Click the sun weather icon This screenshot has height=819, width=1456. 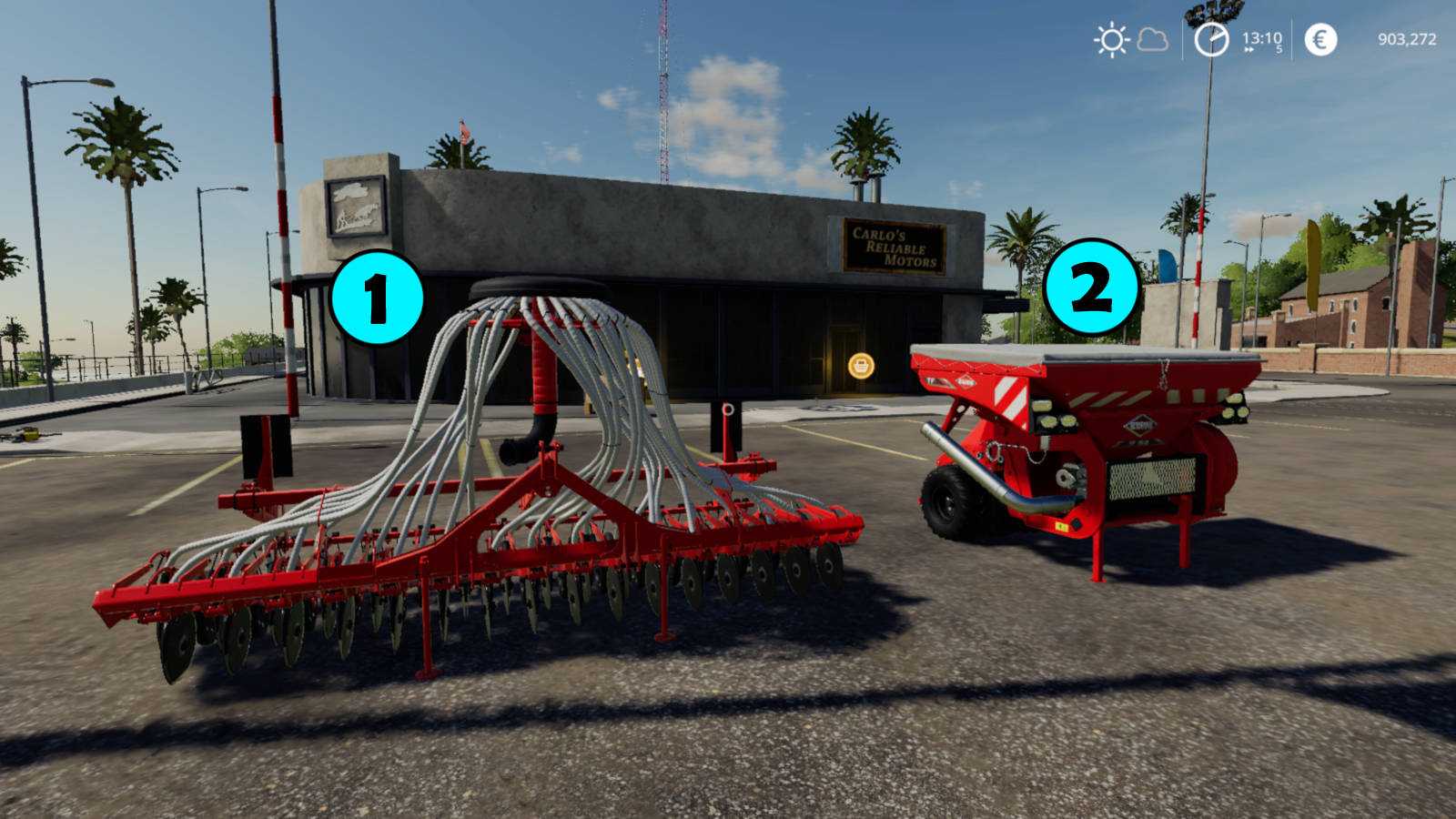point(1110,41)
